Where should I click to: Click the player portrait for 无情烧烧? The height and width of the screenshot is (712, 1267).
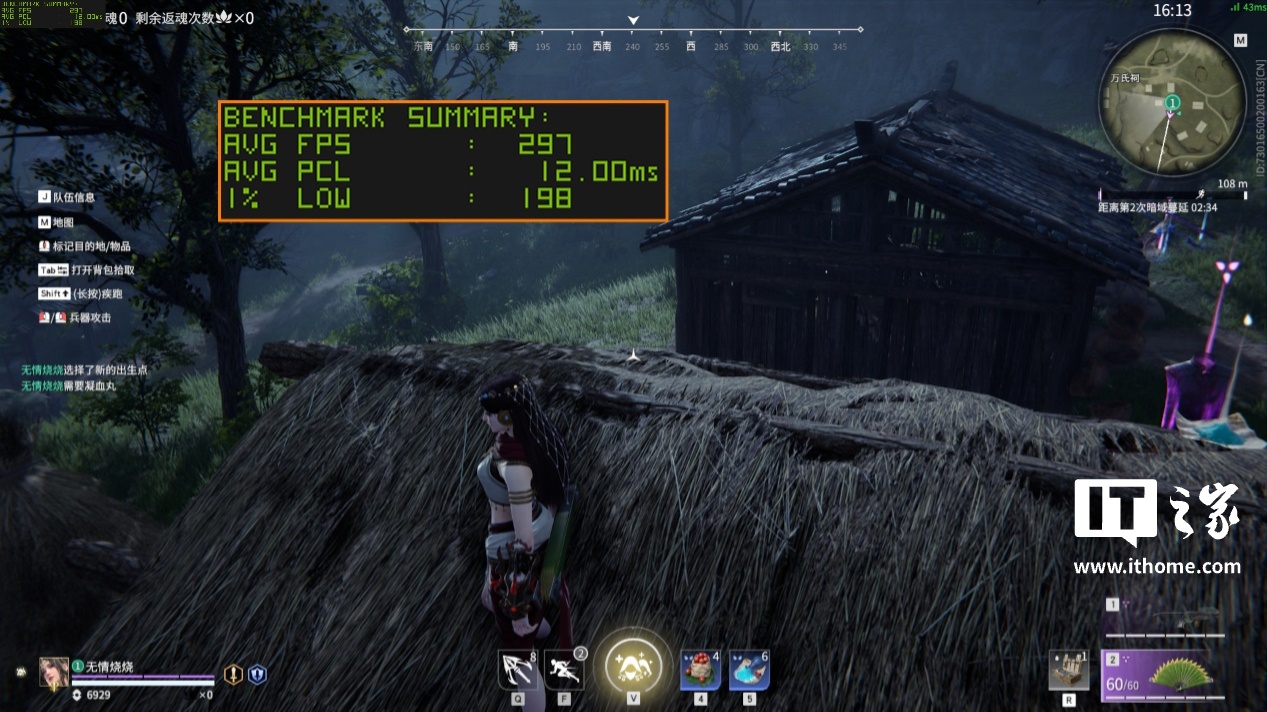[x=54, y=673]
